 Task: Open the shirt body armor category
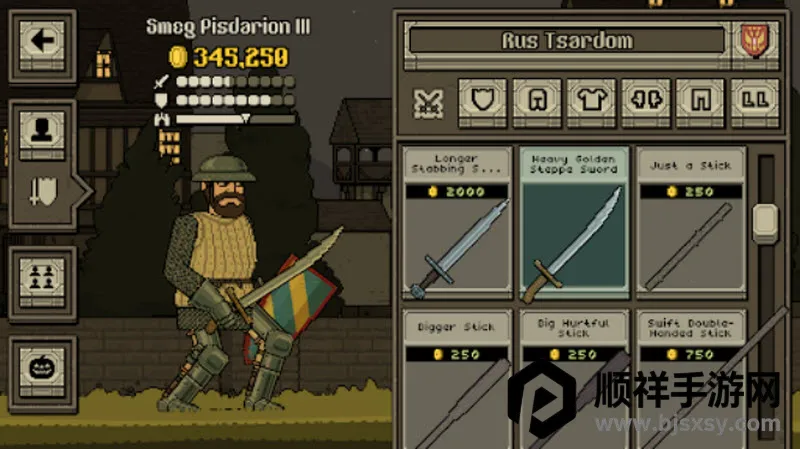coord(592,100)
